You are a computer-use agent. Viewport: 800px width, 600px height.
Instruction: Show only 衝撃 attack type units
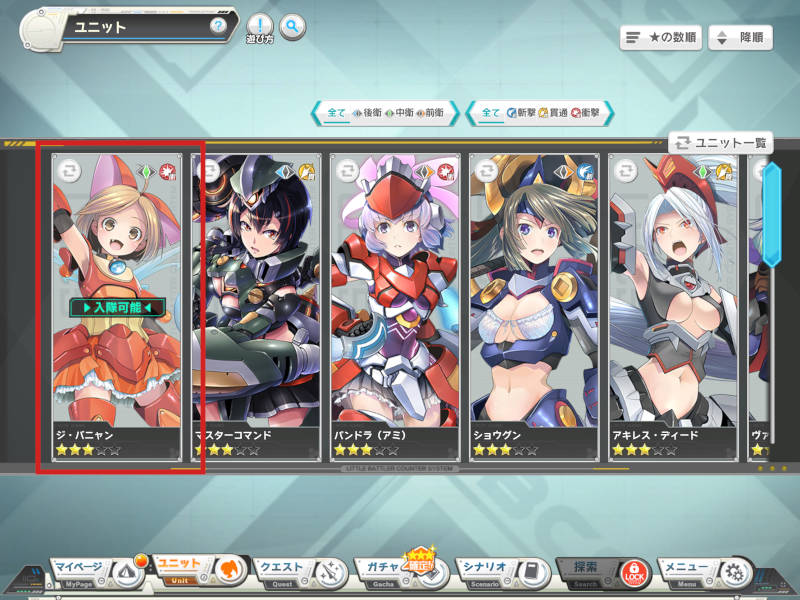pyautogui.click(x=585, y=113)
